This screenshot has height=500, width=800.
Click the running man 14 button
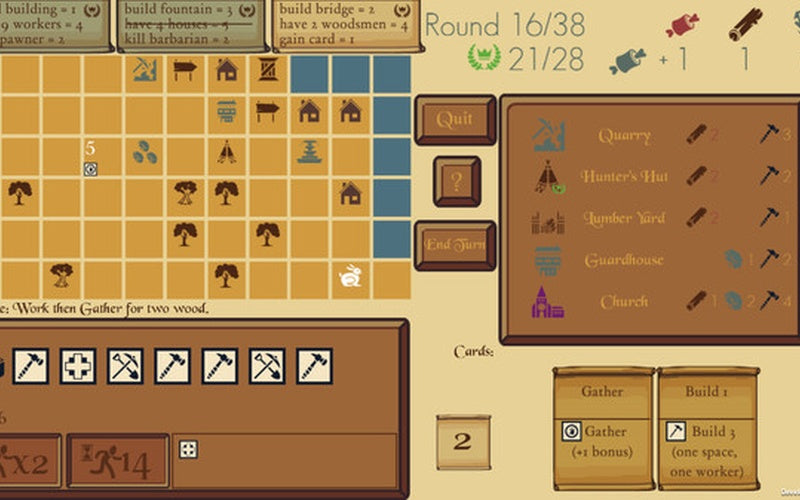(117, 460)
